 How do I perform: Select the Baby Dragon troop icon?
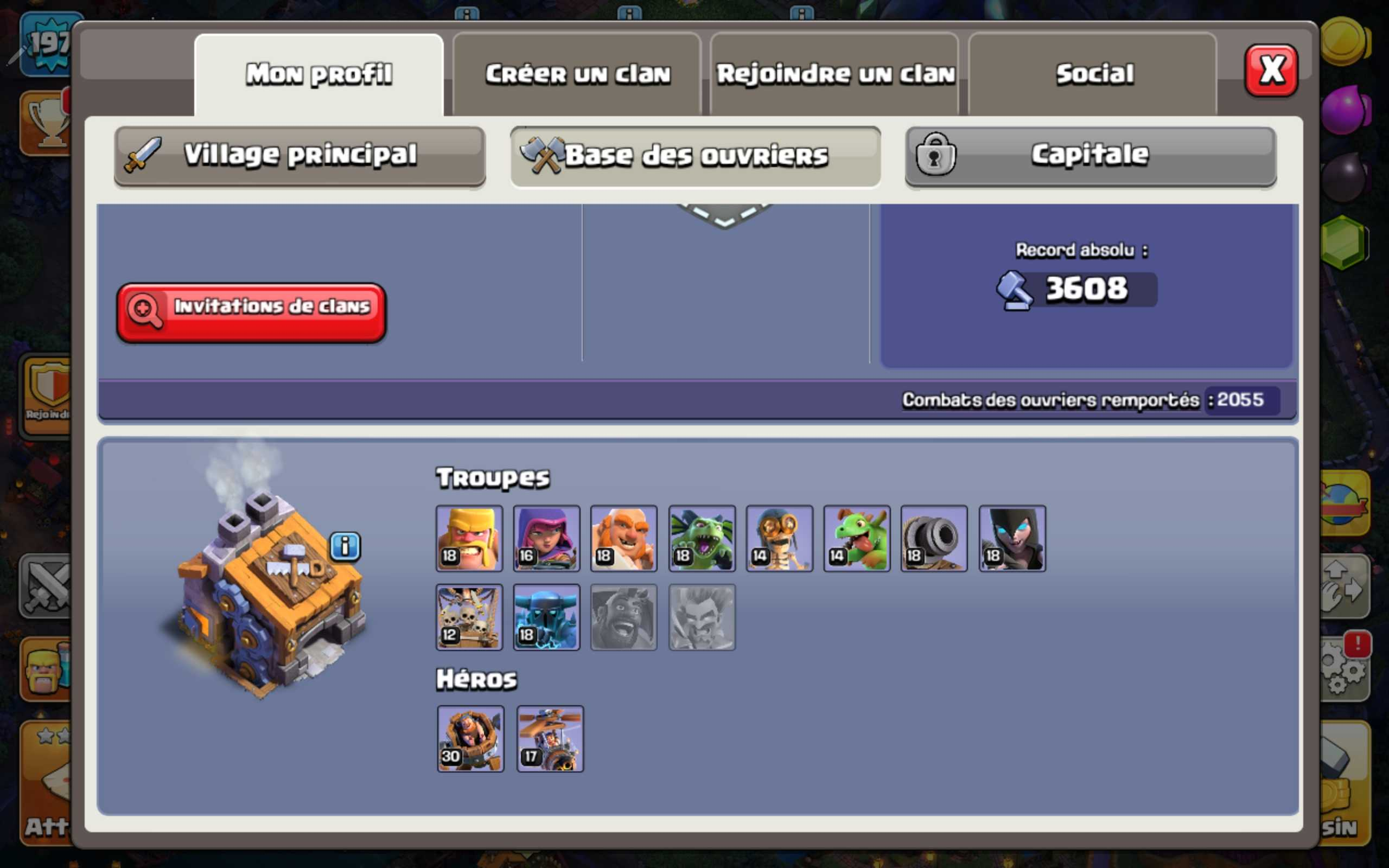point(857,539)
